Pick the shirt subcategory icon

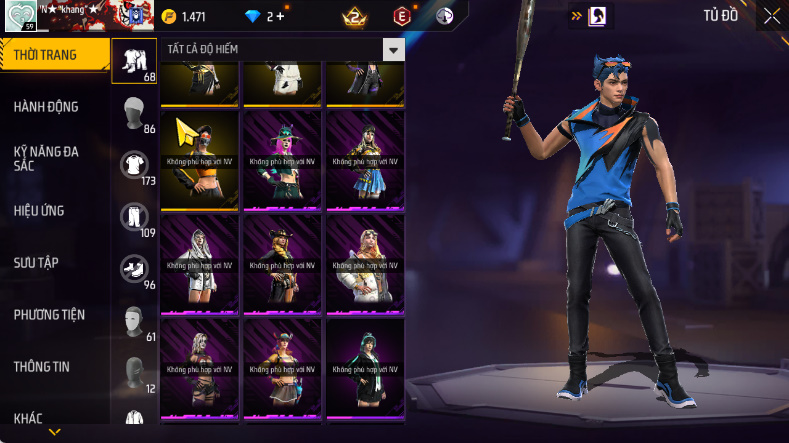pos(134,164)
